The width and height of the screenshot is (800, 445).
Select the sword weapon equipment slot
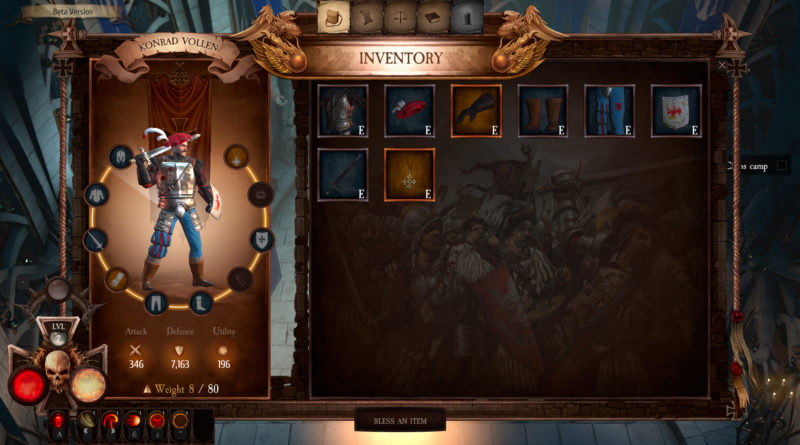click(x=96, y=240)
